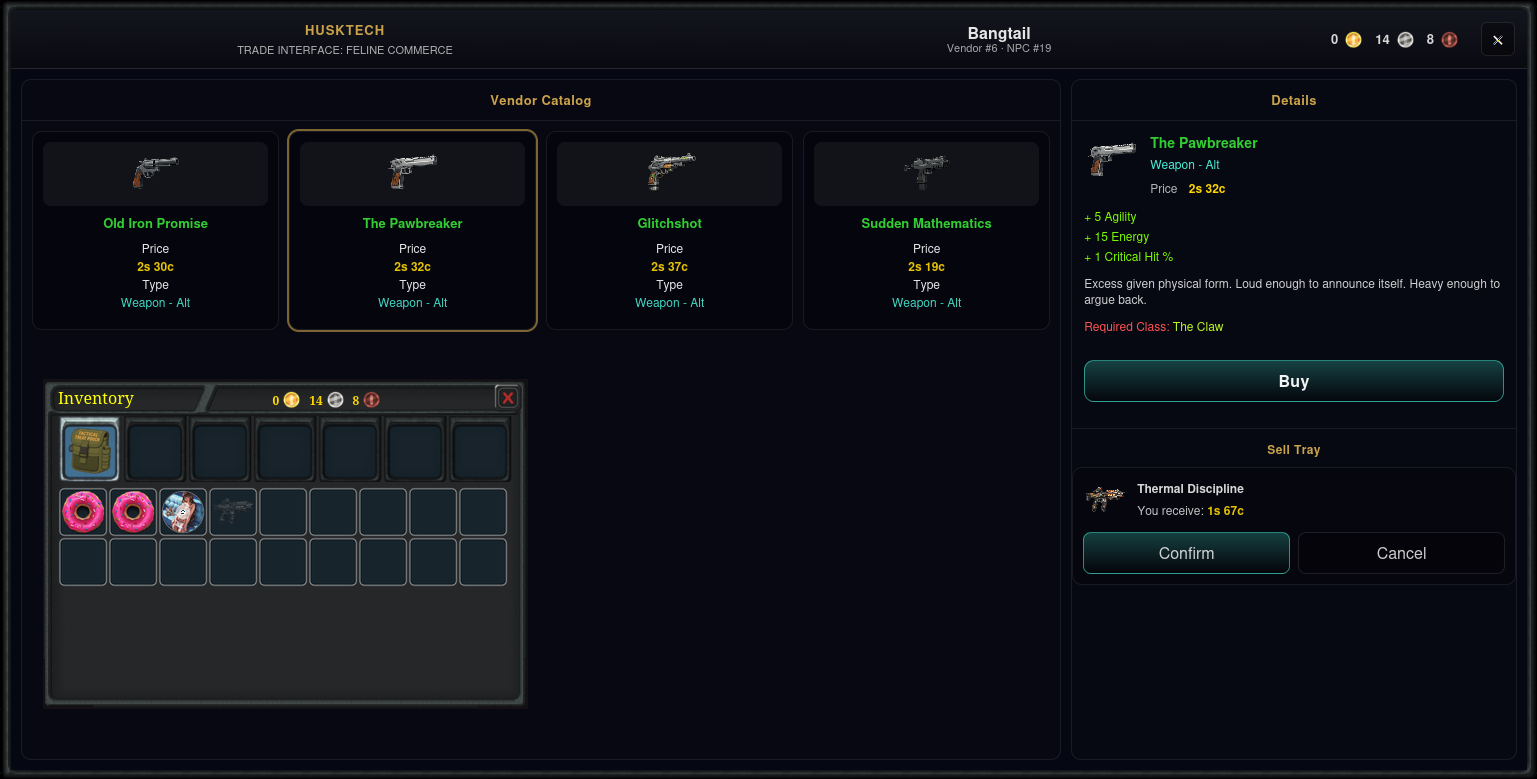Cancel selling Thermal Discipline
The image size is (1537, 779).
(x=1400, y=553)
